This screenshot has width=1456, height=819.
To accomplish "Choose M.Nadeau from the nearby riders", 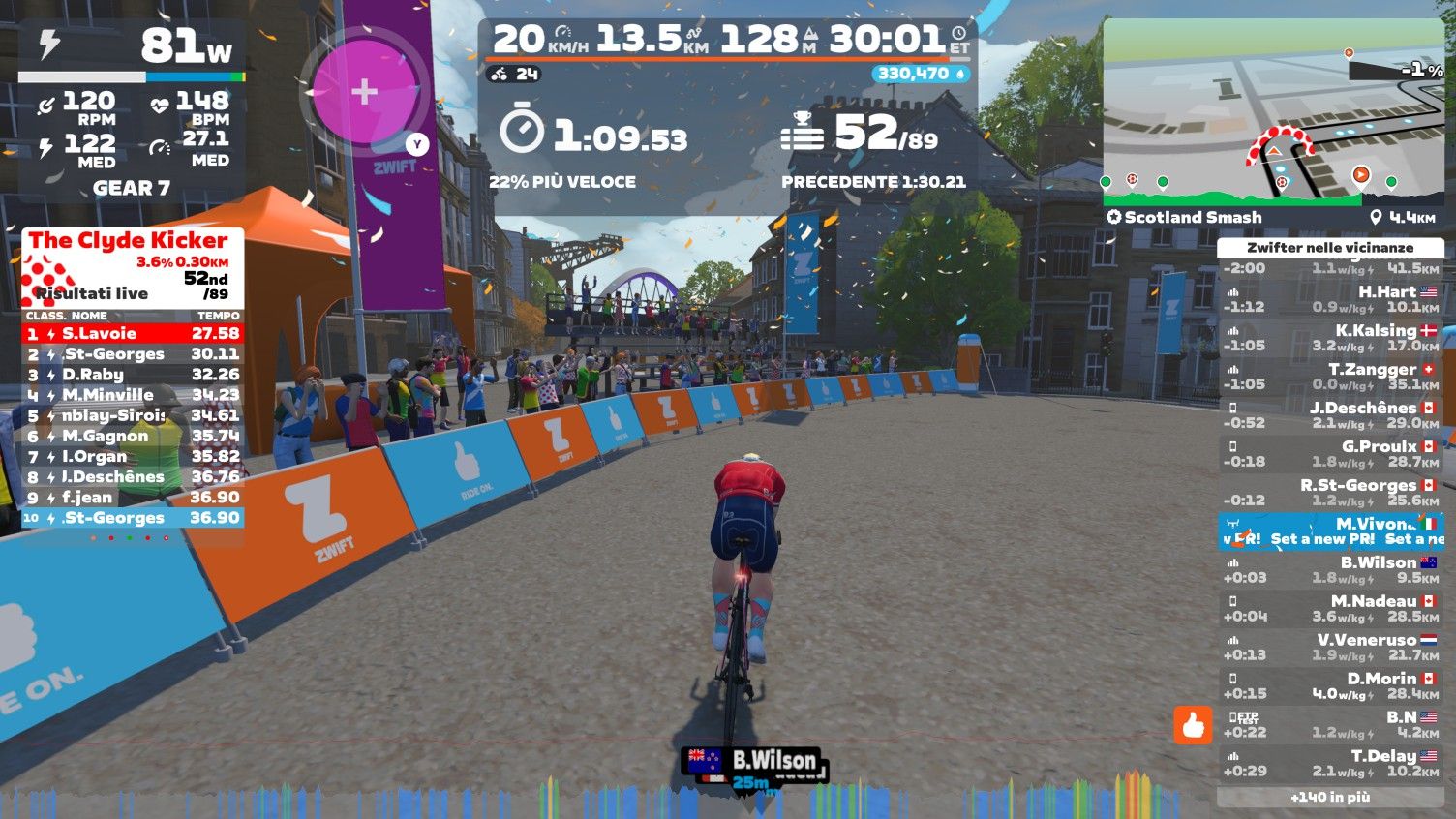I will click(1330, 609).
